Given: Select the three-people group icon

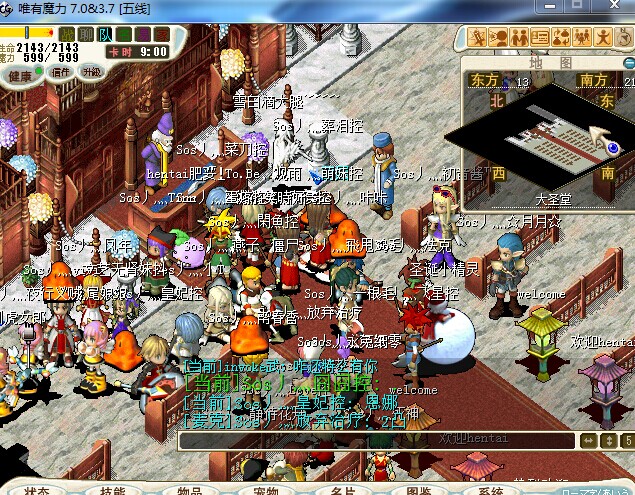Looking at the screenshot, I should tap(581, 38).
